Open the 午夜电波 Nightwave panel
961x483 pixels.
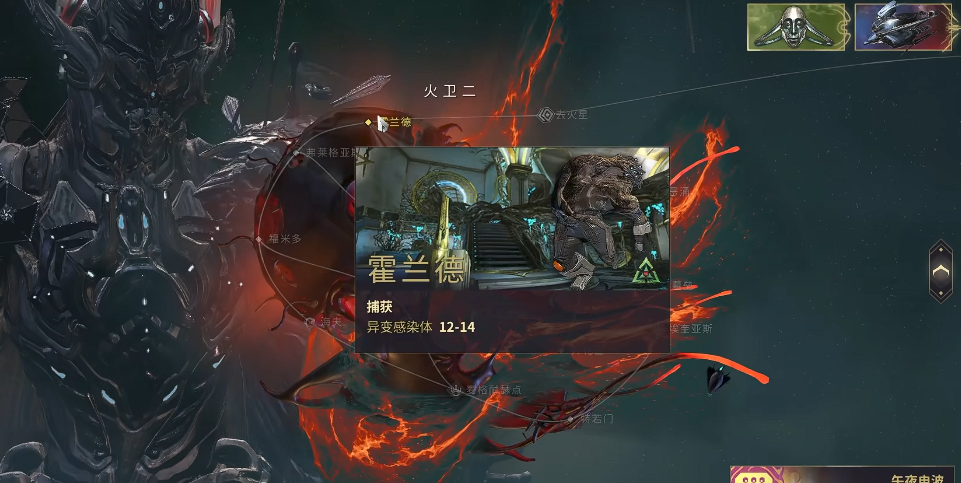845,475
